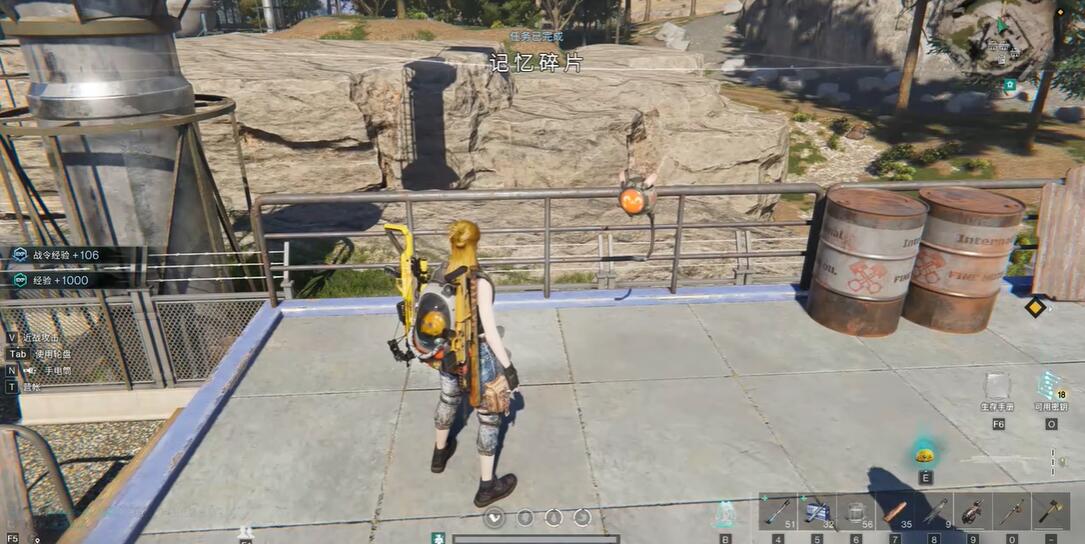This screenshot has height=544, width=1085.
Task: Choose the glass jar slot with count 56
Action: [856, 512]
